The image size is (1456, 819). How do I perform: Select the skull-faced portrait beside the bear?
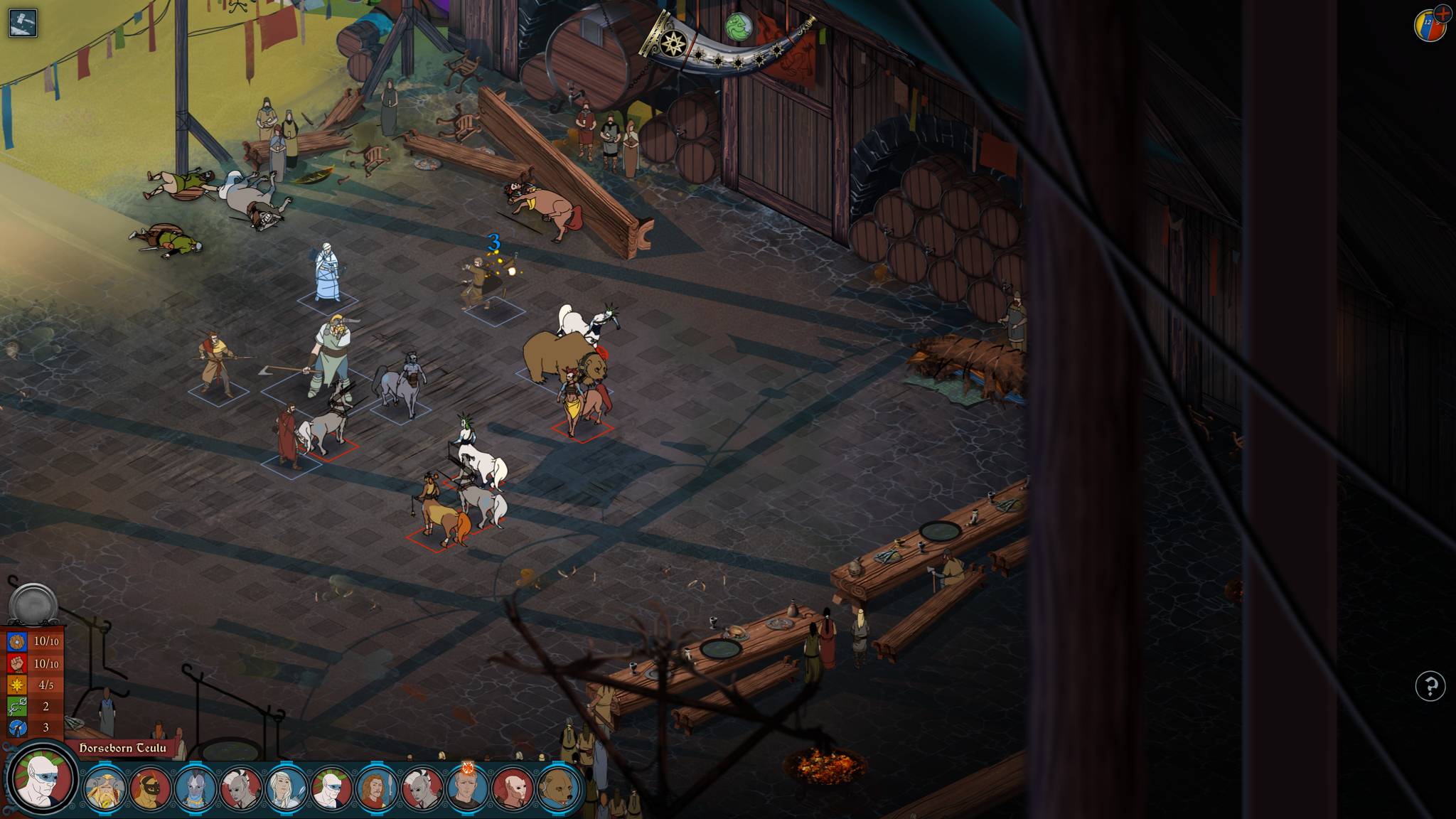click(513, 788)
